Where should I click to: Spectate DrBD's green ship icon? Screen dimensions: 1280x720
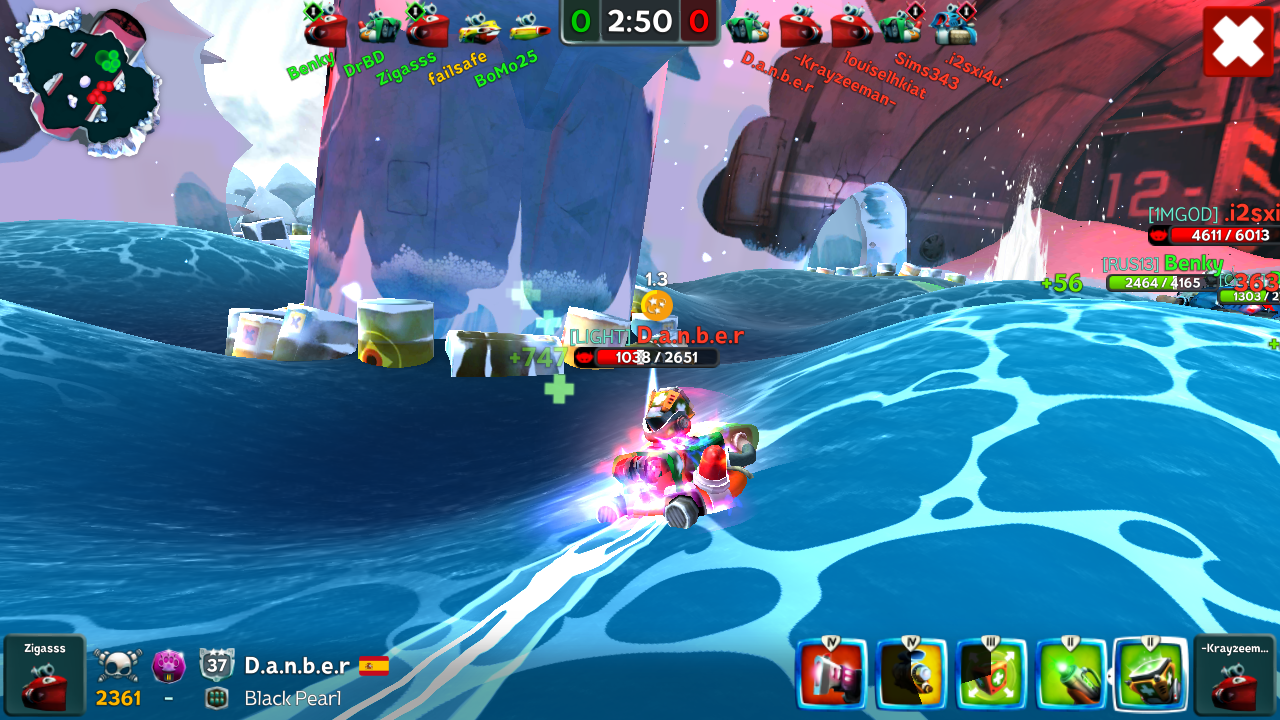click(379, 27)
